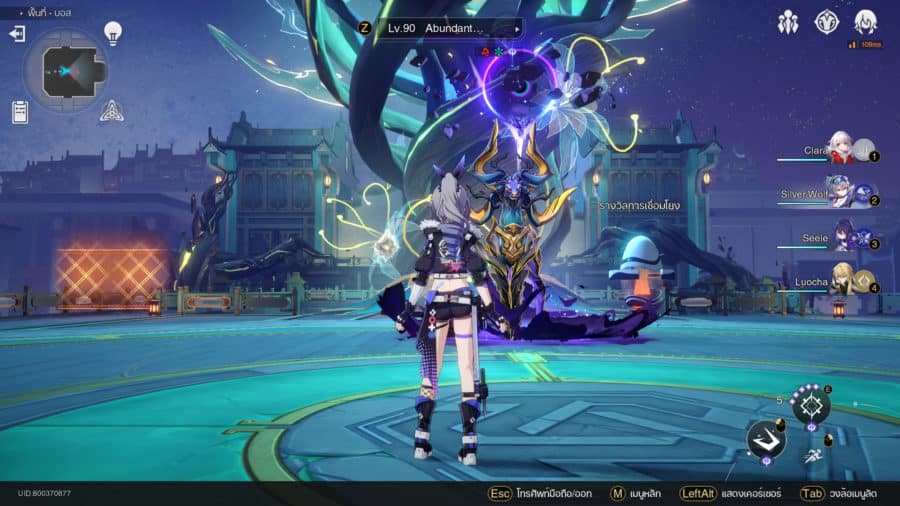Image resolution: width=900 pixels, height=506 pixels.
Task: Select the Lv.90 Abundant enemy target label
Action: pyautogui.click(x=439, y=28)
